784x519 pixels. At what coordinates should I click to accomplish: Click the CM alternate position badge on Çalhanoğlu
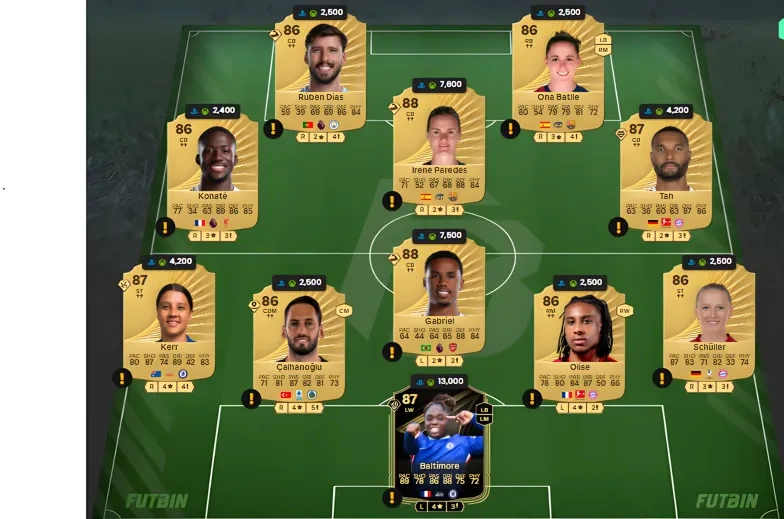click(x=344, y=311)
